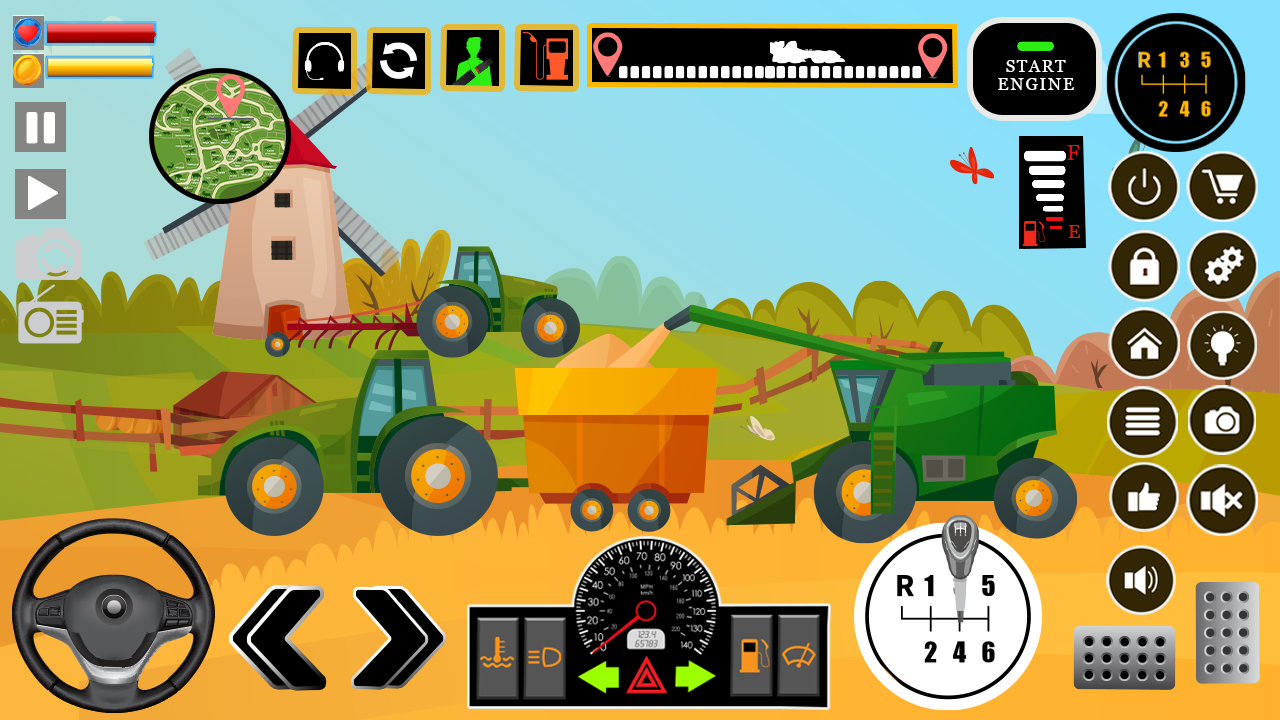1280x720 pixels.
Task: Open the hamburger list menu
Action: (1143, 423)
